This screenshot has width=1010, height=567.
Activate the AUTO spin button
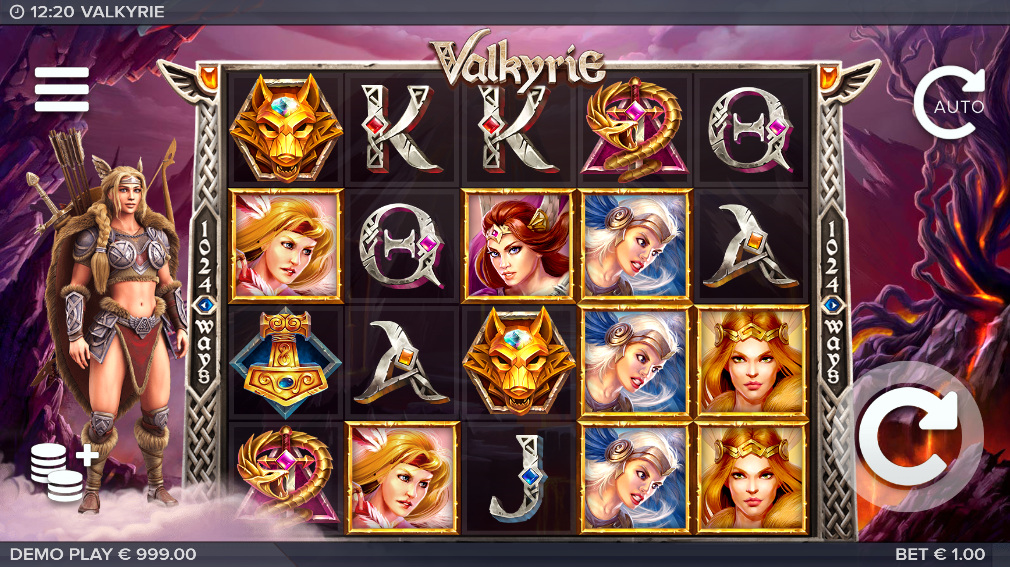[x=949, y=103]
